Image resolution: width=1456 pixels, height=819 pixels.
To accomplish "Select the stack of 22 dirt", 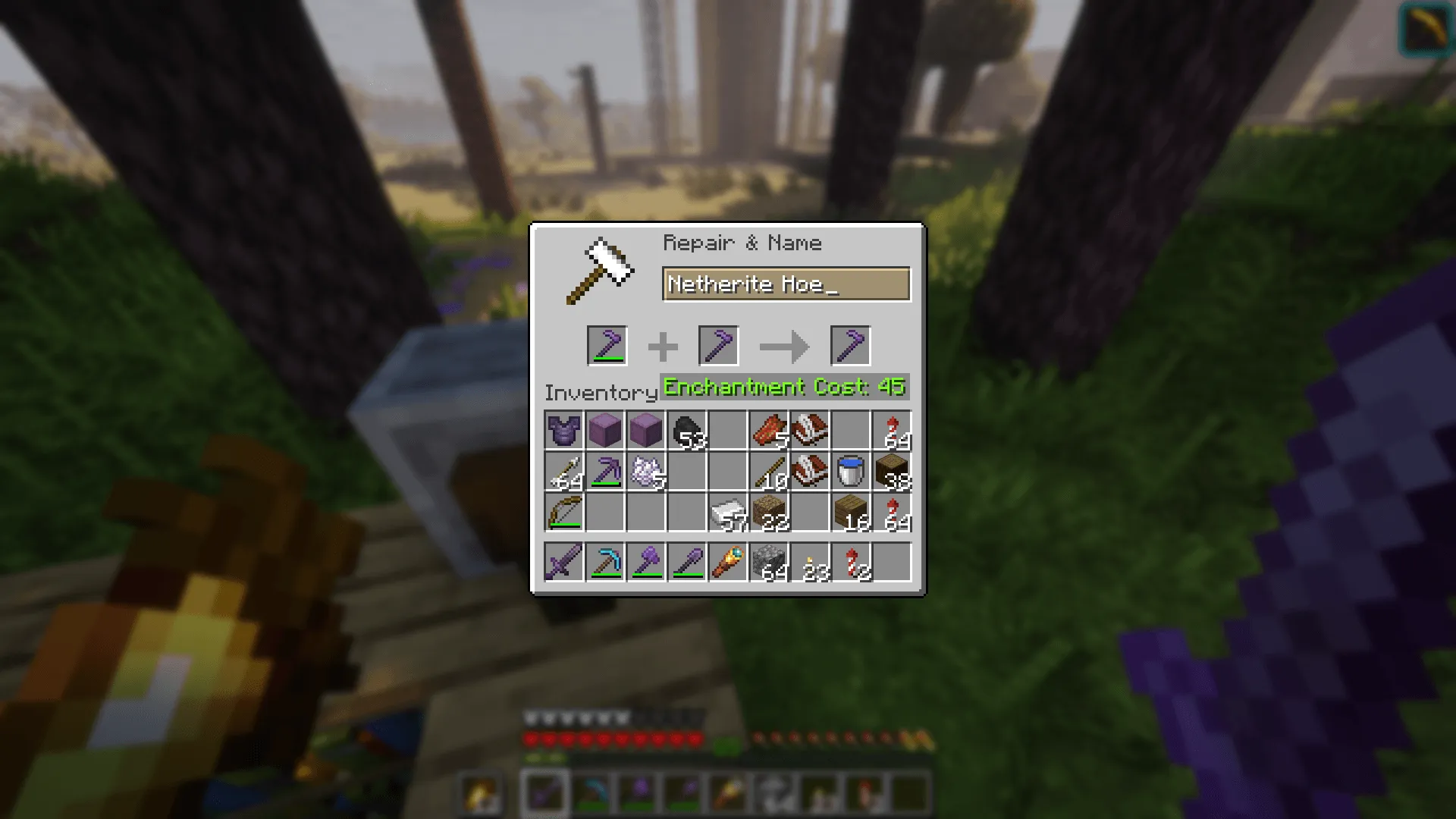I will [770, 513].
